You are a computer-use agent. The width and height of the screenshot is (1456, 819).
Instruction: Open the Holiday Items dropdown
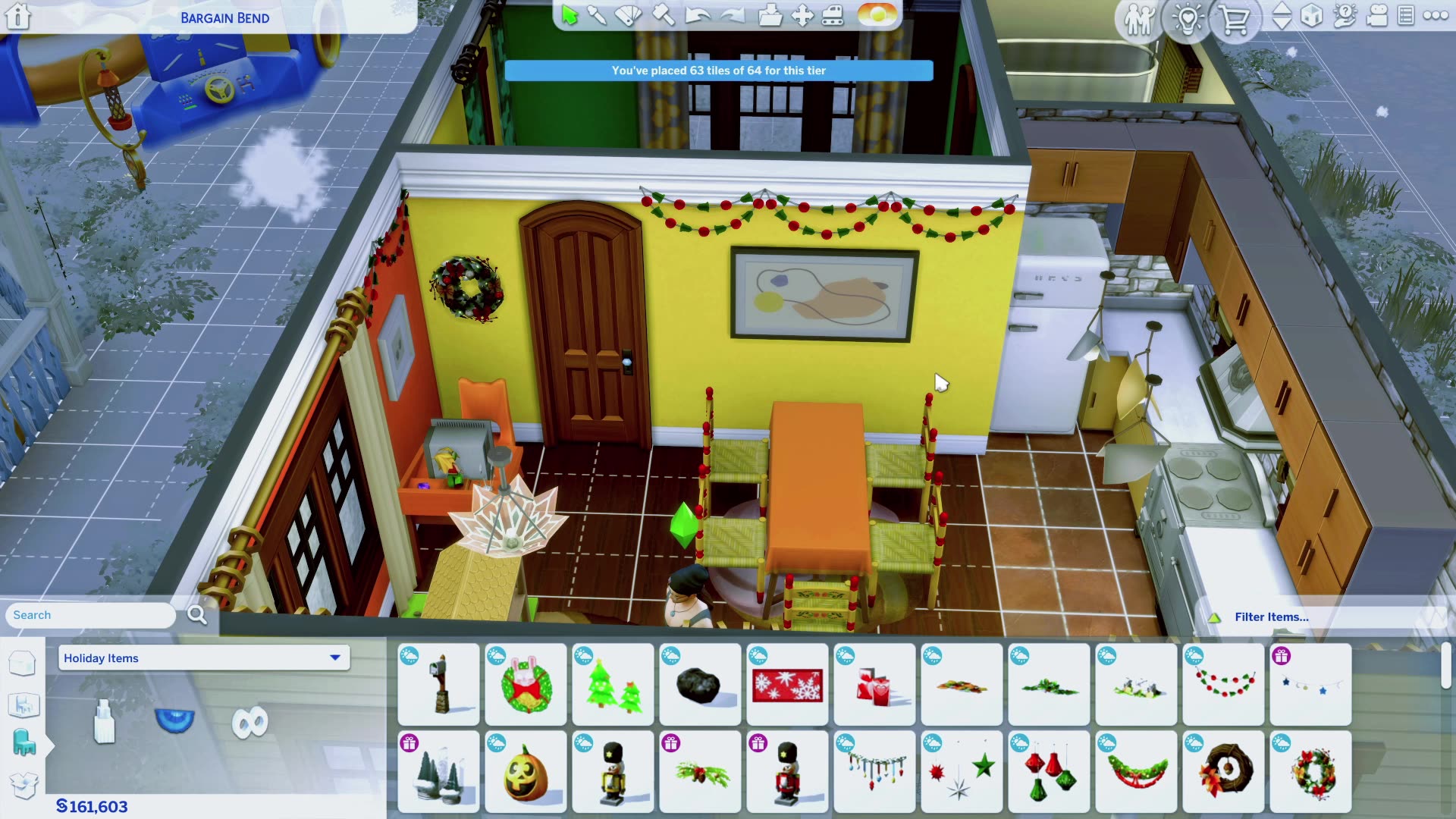[x=202, y=657]
